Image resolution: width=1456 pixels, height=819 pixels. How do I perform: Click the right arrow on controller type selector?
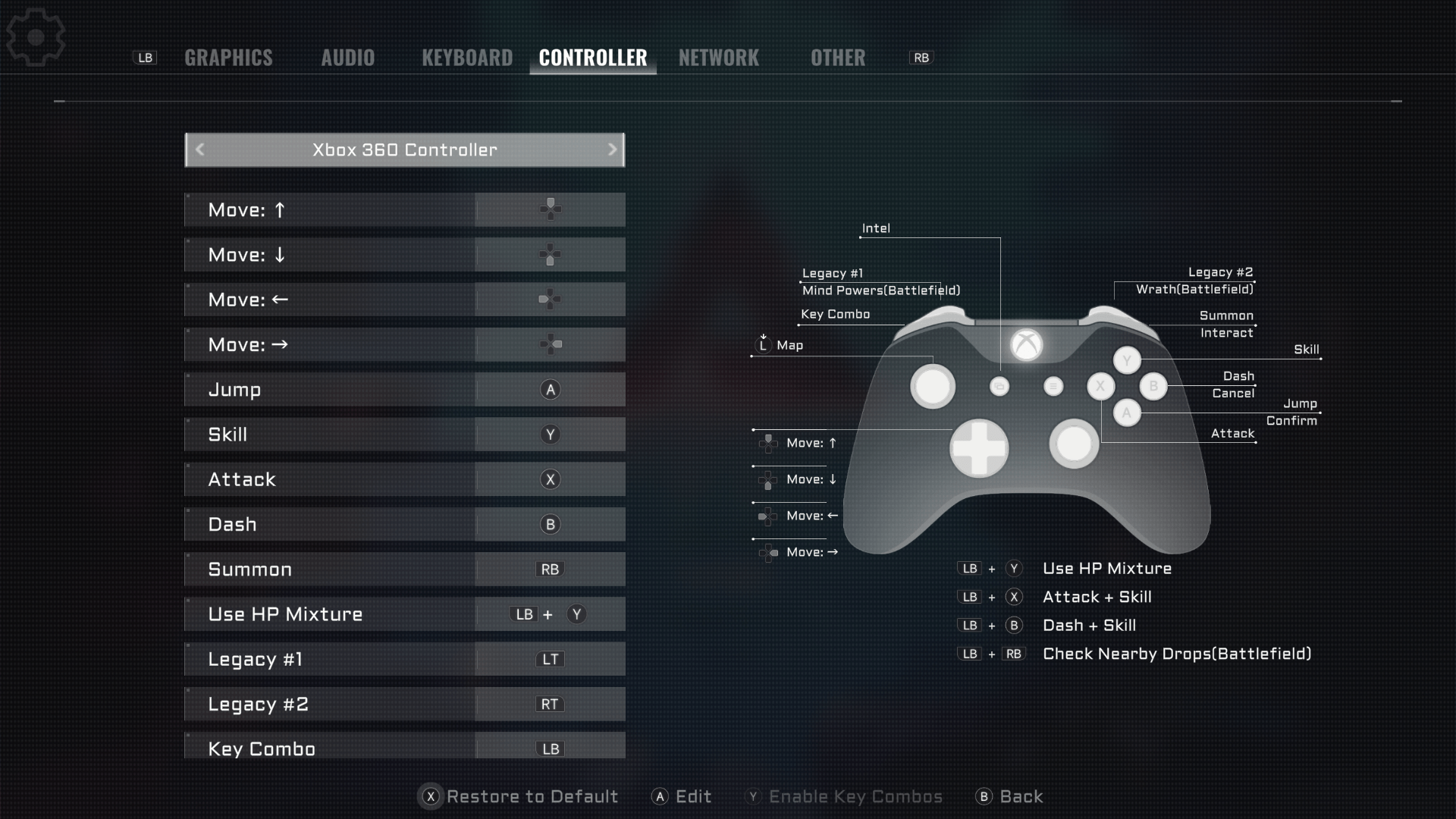[x=612, y=149]
